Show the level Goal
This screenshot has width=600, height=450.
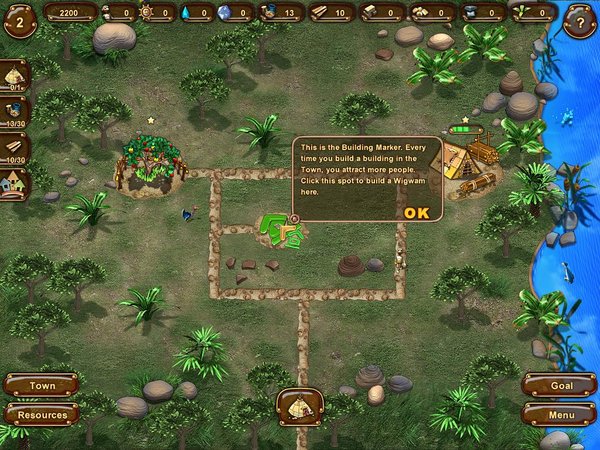[559, 386]
